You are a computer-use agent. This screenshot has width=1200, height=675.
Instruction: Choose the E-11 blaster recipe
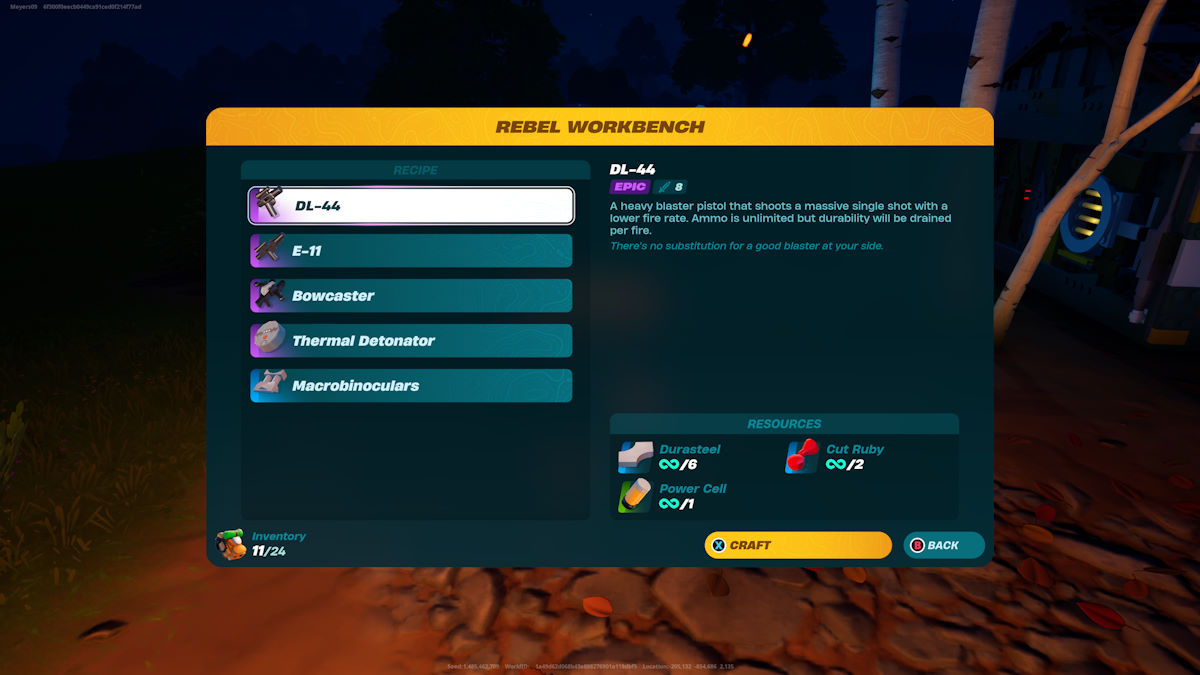[411, 251]
